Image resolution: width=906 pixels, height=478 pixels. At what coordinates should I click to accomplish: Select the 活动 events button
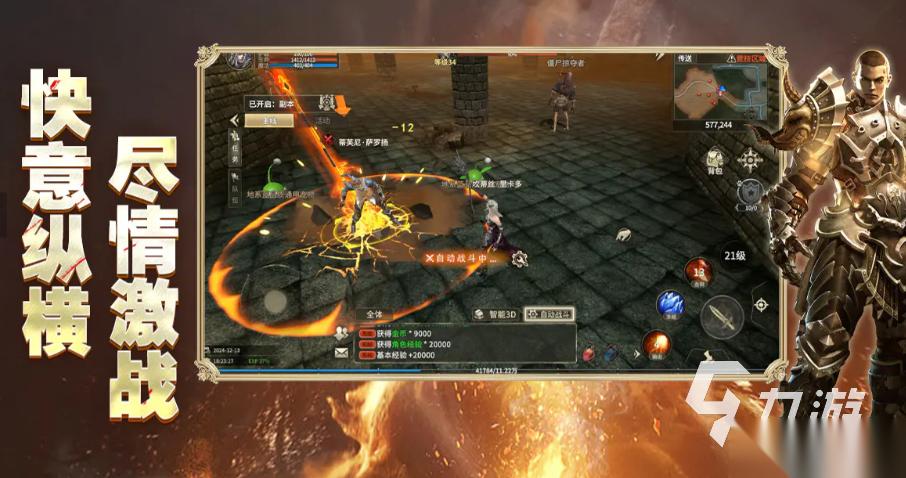coord(322,120)
